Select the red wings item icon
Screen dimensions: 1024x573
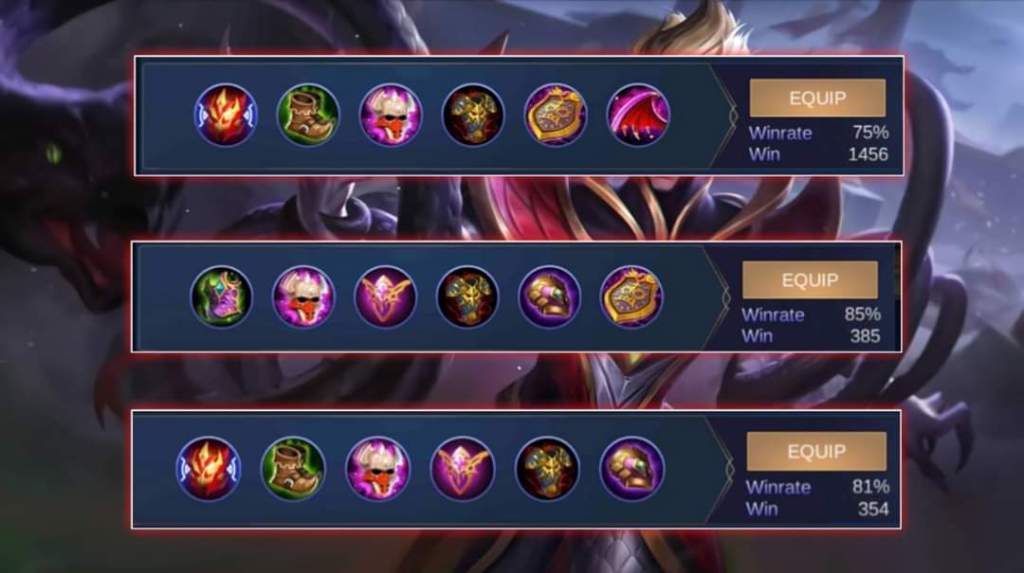coord(638,115)
